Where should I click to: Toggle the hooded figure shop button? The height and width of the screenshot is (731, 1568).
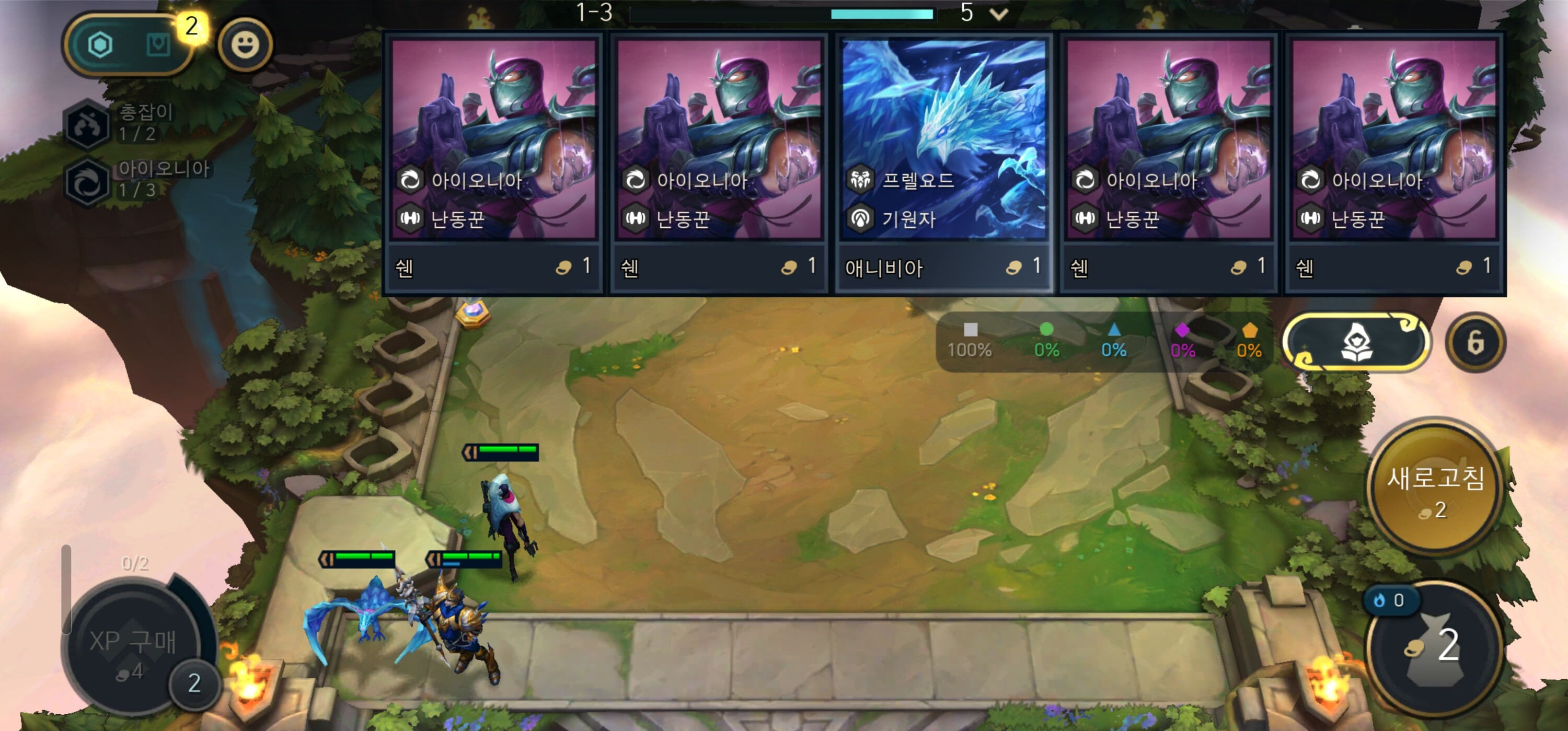1356,343
